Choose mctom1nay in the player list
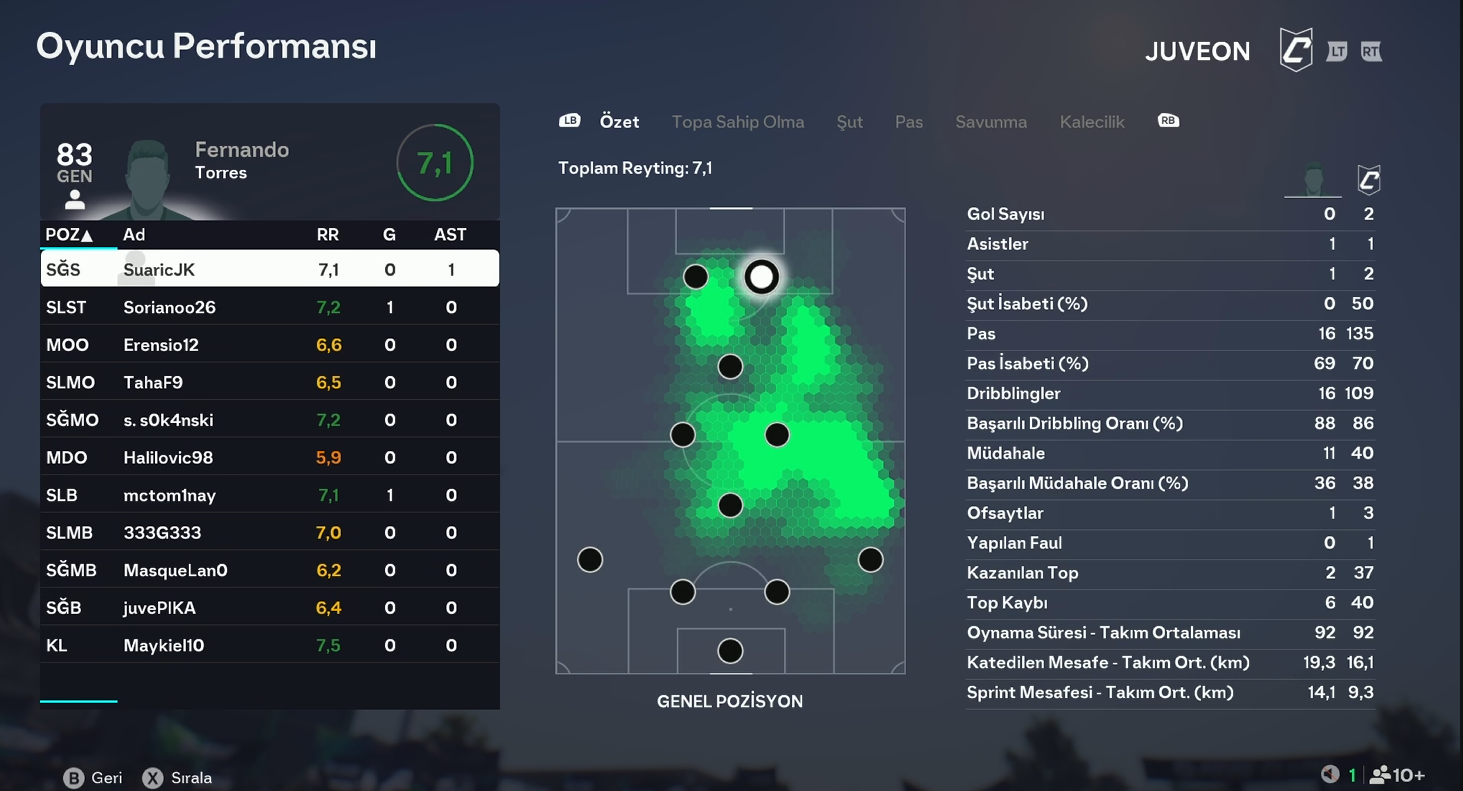The height and width of the screenshot is (791, 1463). pos(269,495)
